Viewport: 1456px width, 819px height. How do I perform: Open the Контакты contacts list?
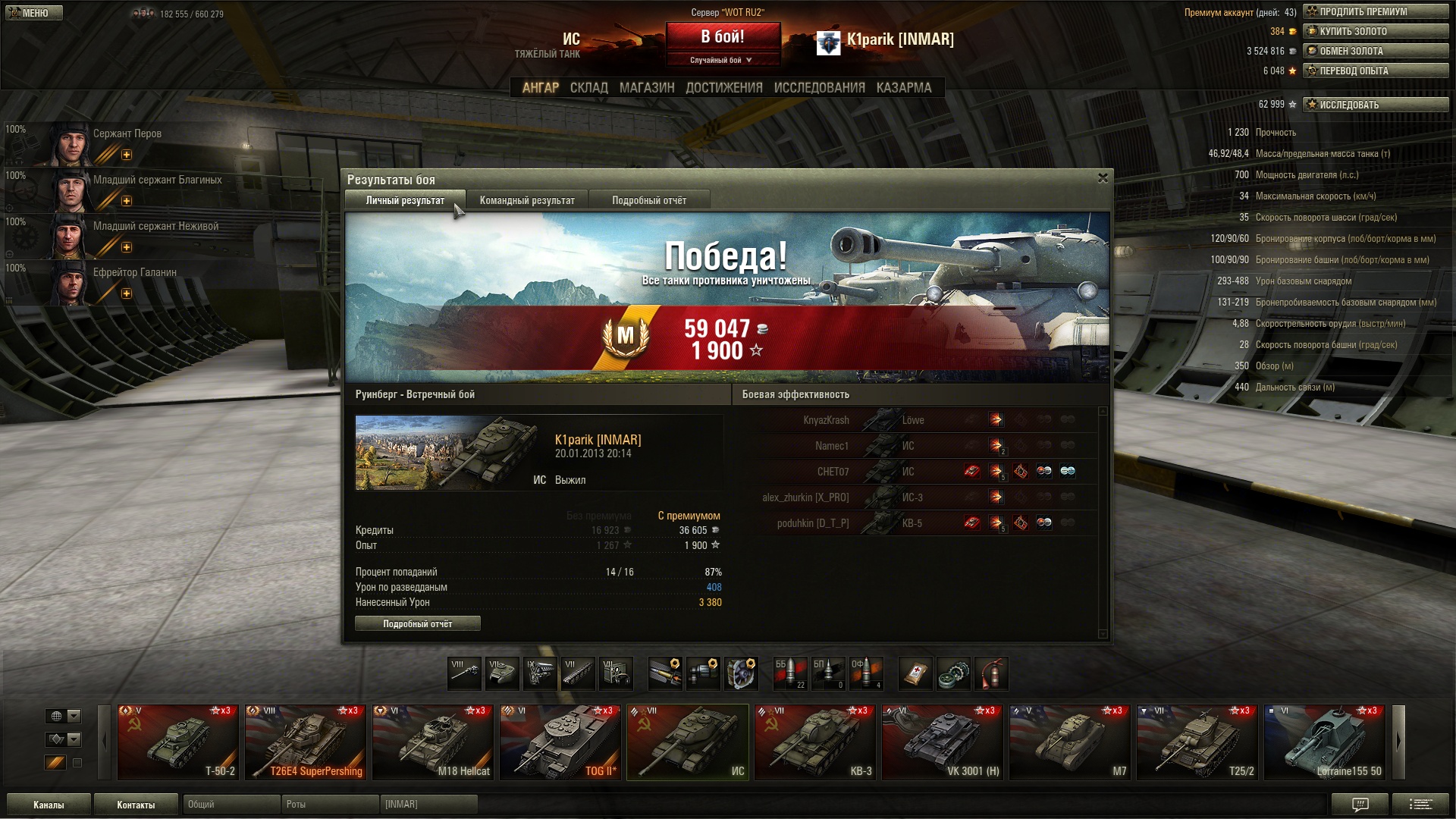pyautogui.click(x=136, y=805)
